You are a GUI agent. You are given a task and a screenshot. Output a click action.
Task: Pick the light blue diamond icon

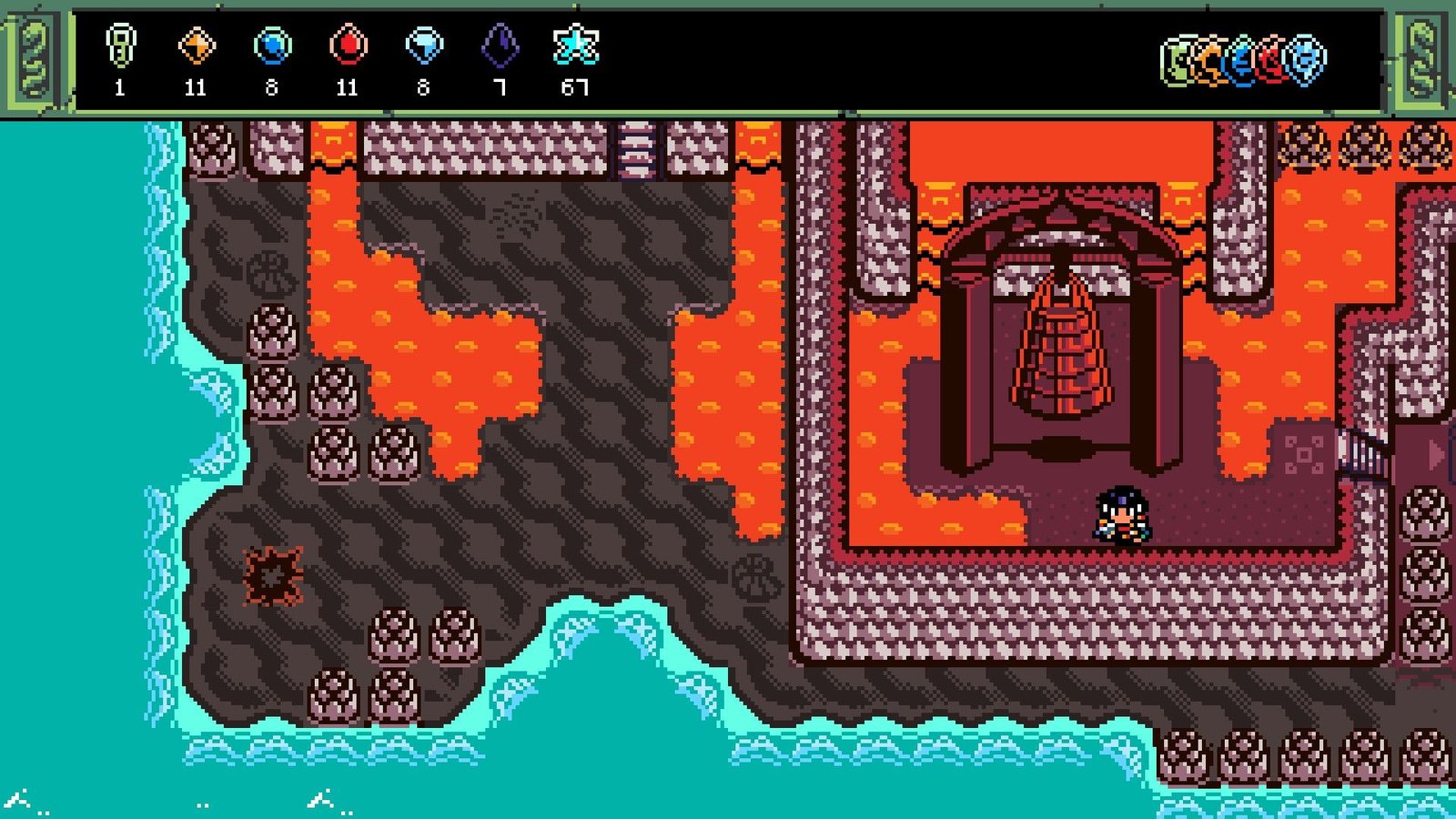pyautogui.click(x=423, y=45)
